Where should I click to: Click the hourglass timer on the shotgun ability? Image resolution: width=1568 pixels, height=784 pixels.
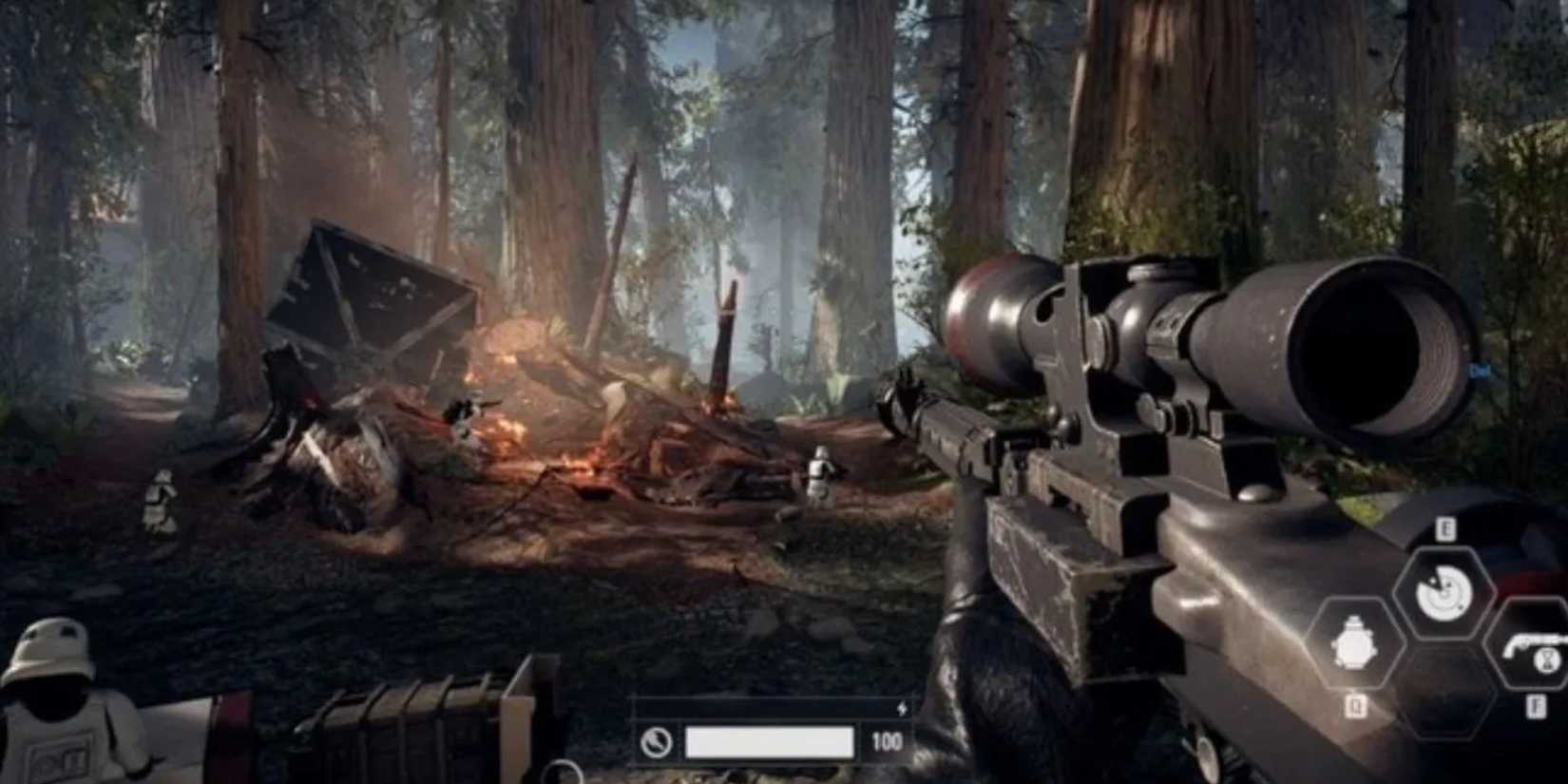click(x=1546, y=660)
